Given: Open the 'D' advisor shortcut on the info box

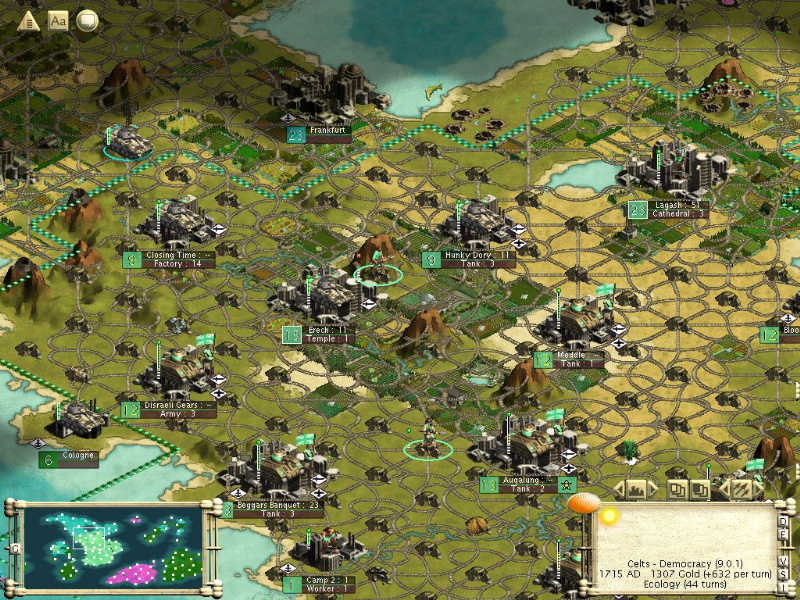Looking at the screenshot, I should click(784, 520).
